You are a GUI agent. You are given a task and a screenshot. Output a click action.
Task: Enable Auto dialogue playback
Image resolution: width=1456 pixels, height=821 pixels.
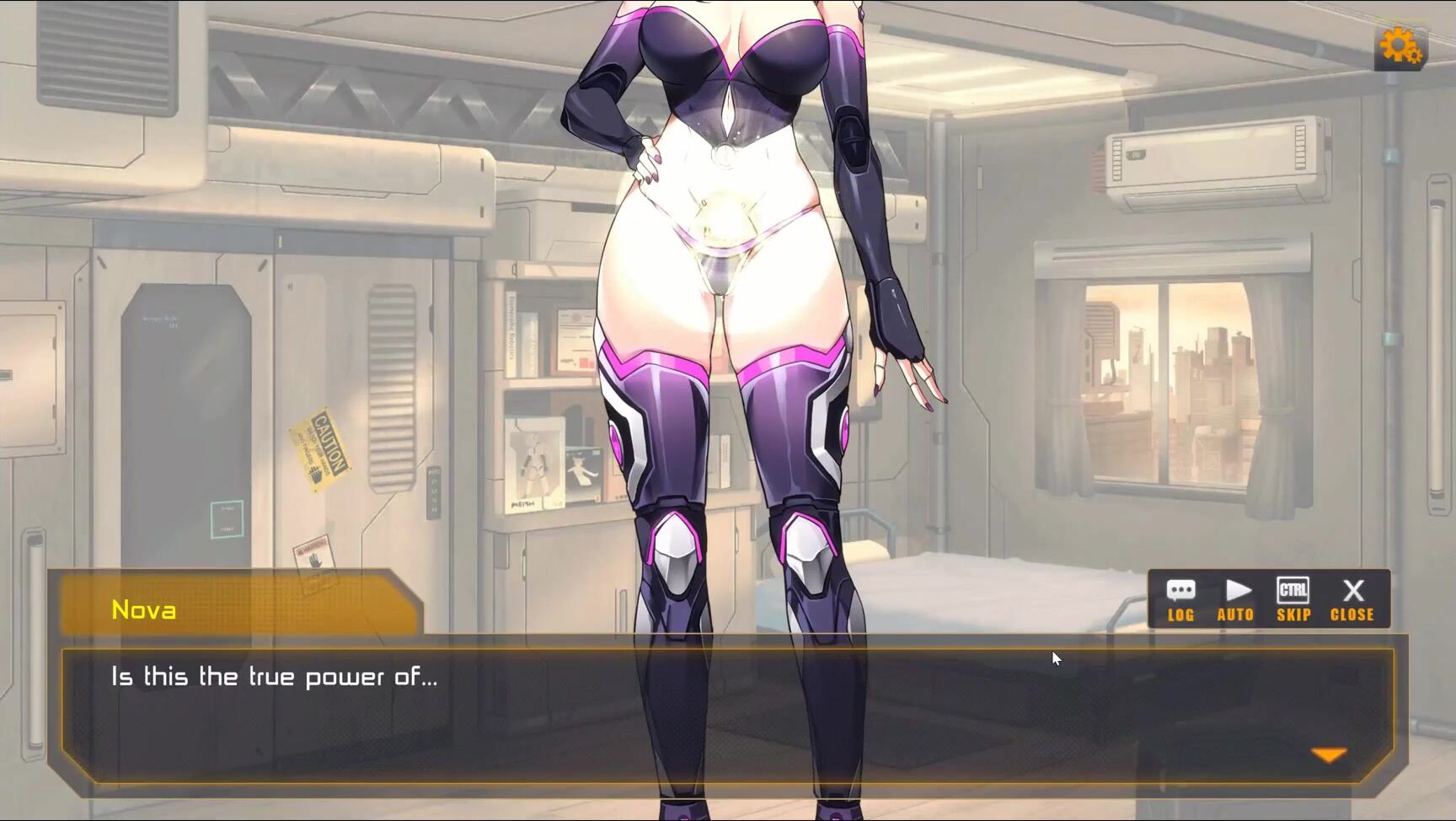[1236, 599]
